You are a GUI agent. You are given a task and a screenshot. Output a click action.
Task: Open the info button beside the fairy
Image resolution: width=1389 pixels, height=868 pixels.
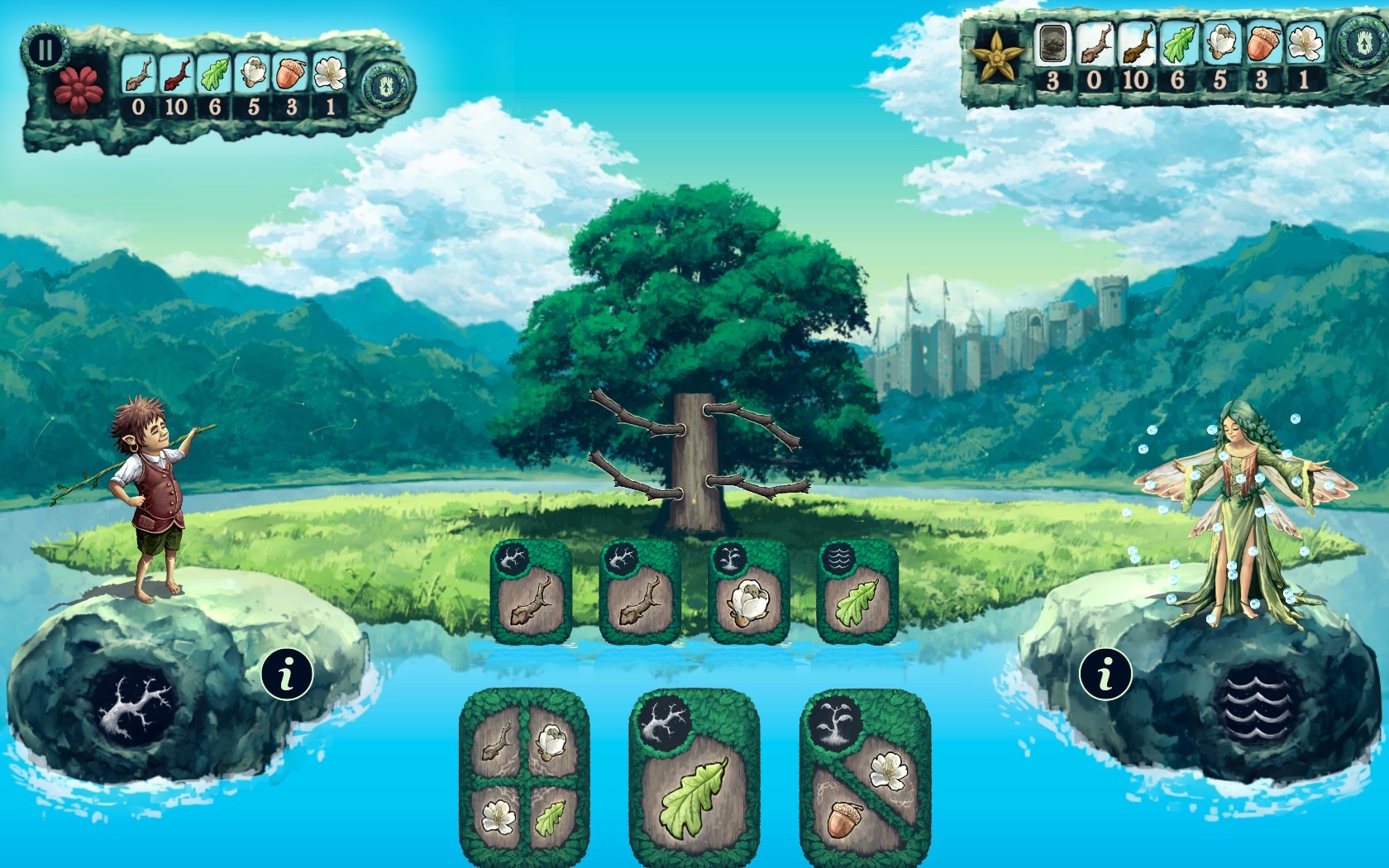click(1105, 673)
